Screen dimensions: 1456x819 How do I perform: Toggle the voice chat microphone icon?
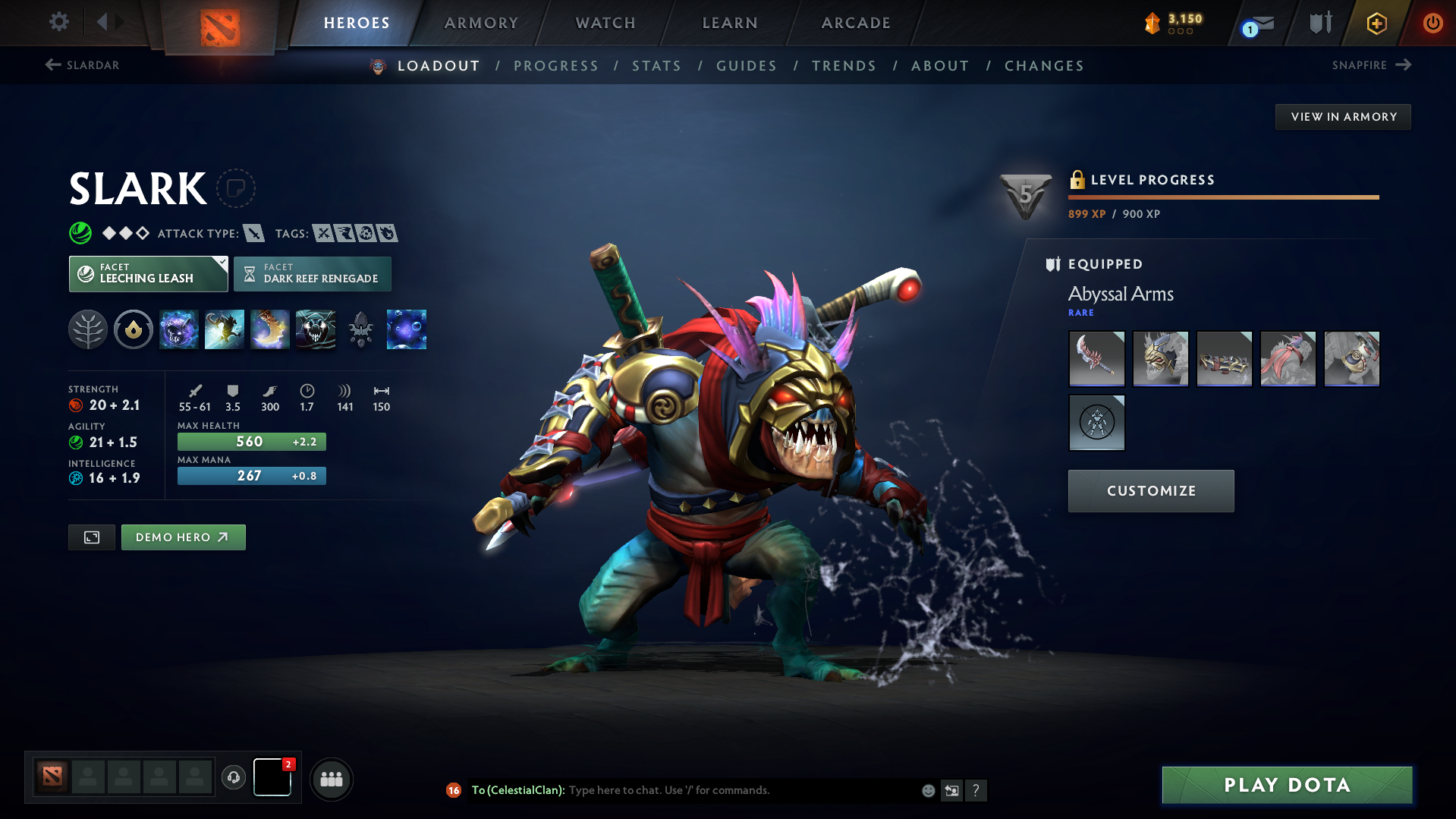[234, 778]
